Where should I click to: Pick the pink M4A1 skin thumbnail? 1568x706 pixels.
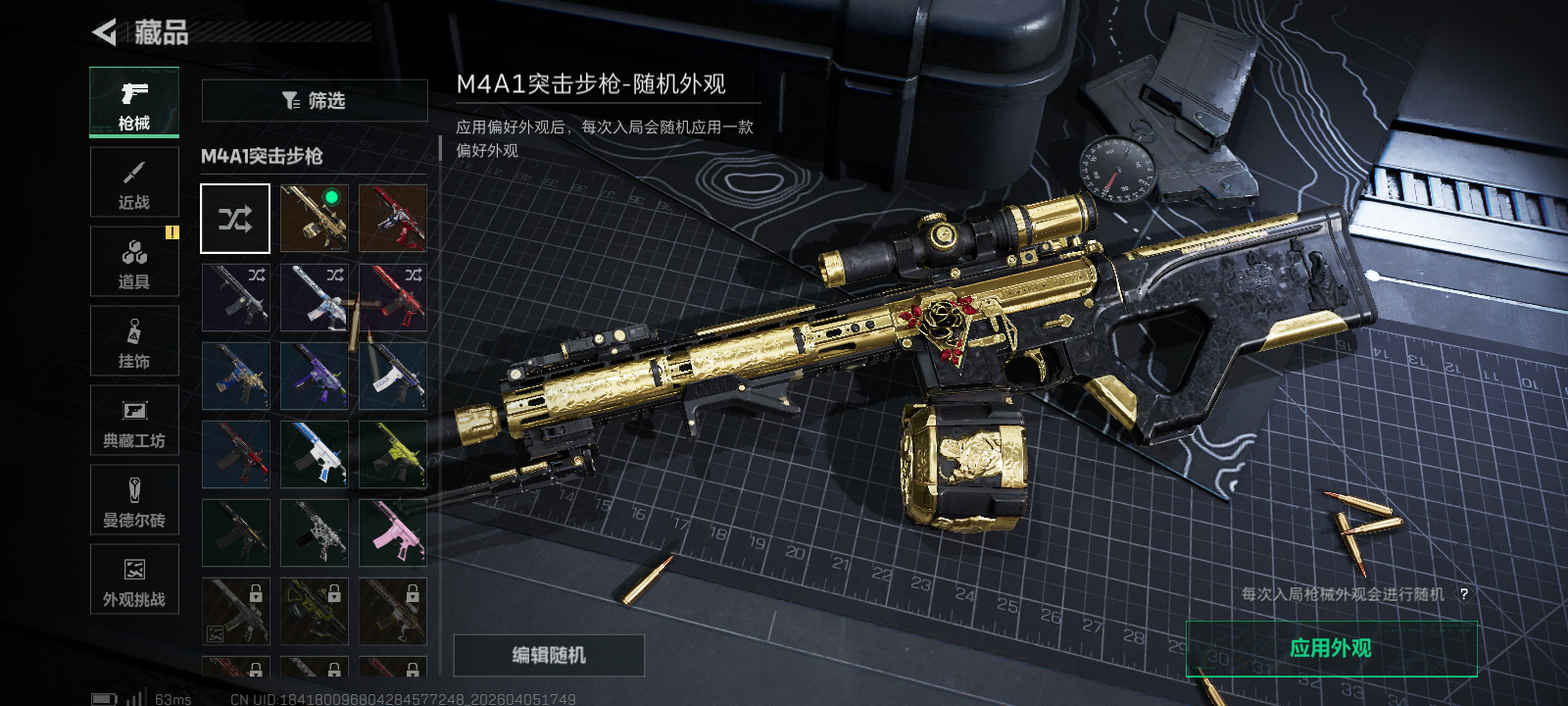click(x=392, y=532)
